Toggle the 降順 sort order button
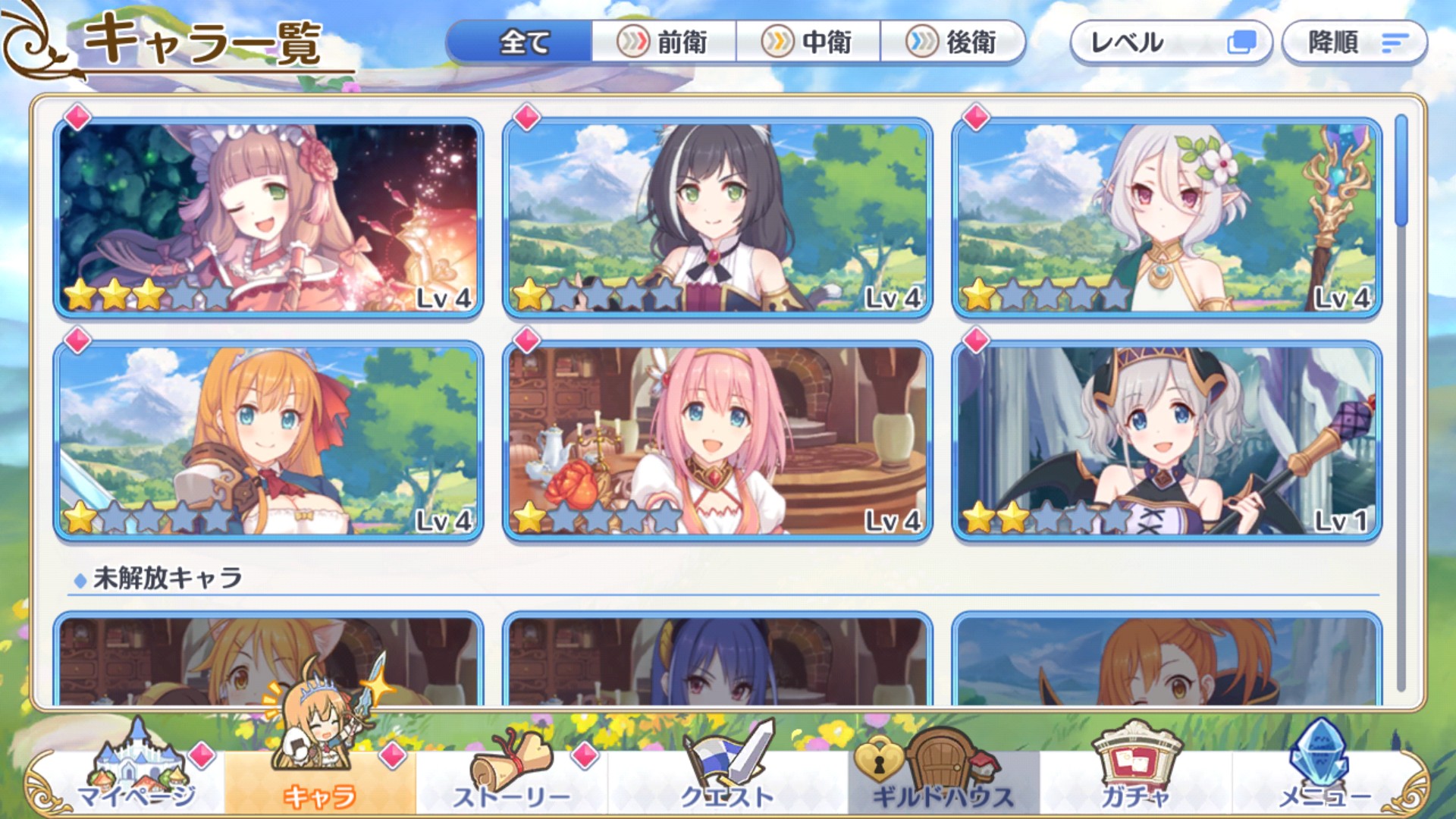Viewport: 1456px width, 819px height. (x=1354, y=42)
